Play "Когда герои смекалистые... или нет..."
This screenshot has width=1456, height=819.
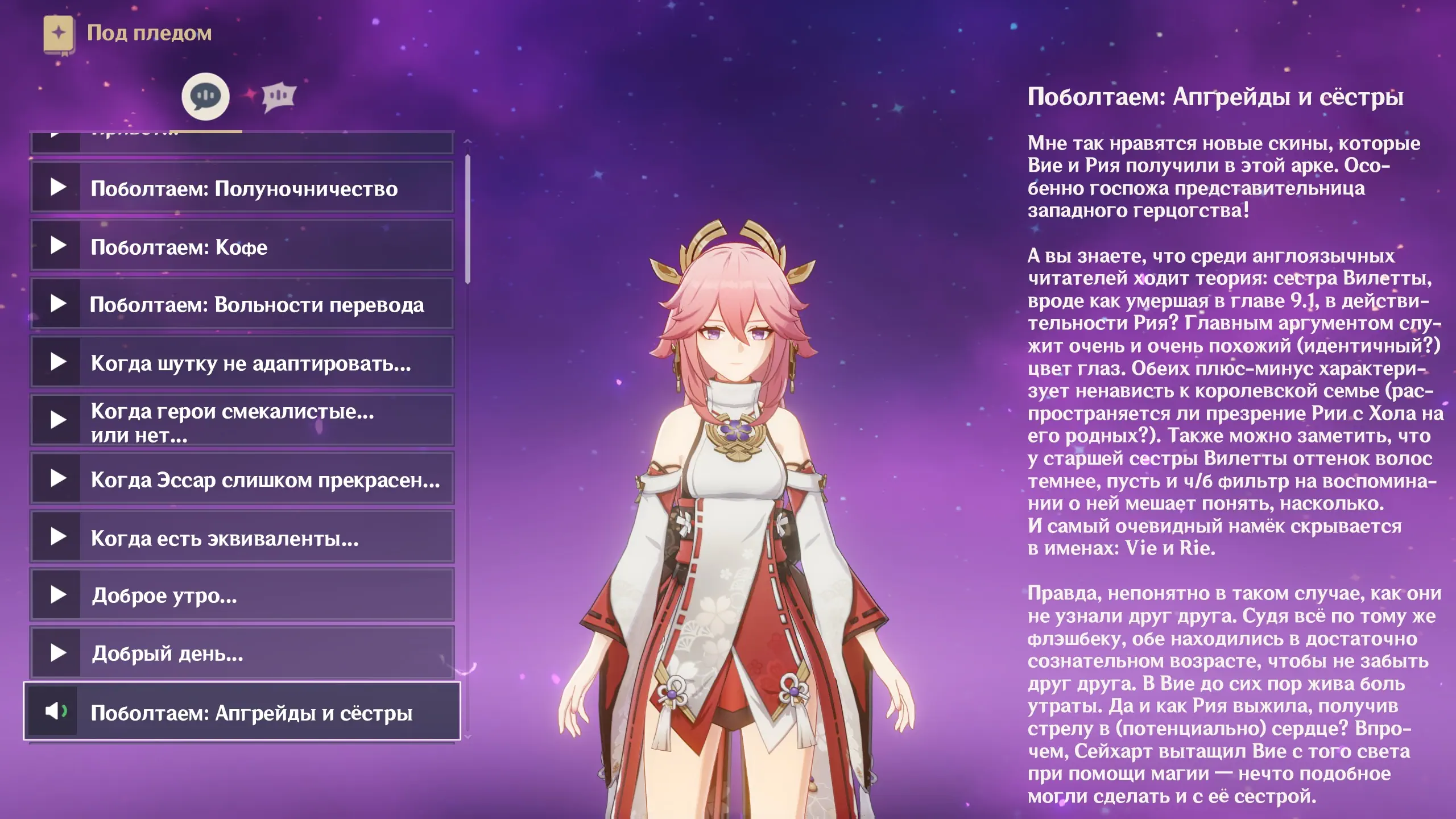coord(242,421)
